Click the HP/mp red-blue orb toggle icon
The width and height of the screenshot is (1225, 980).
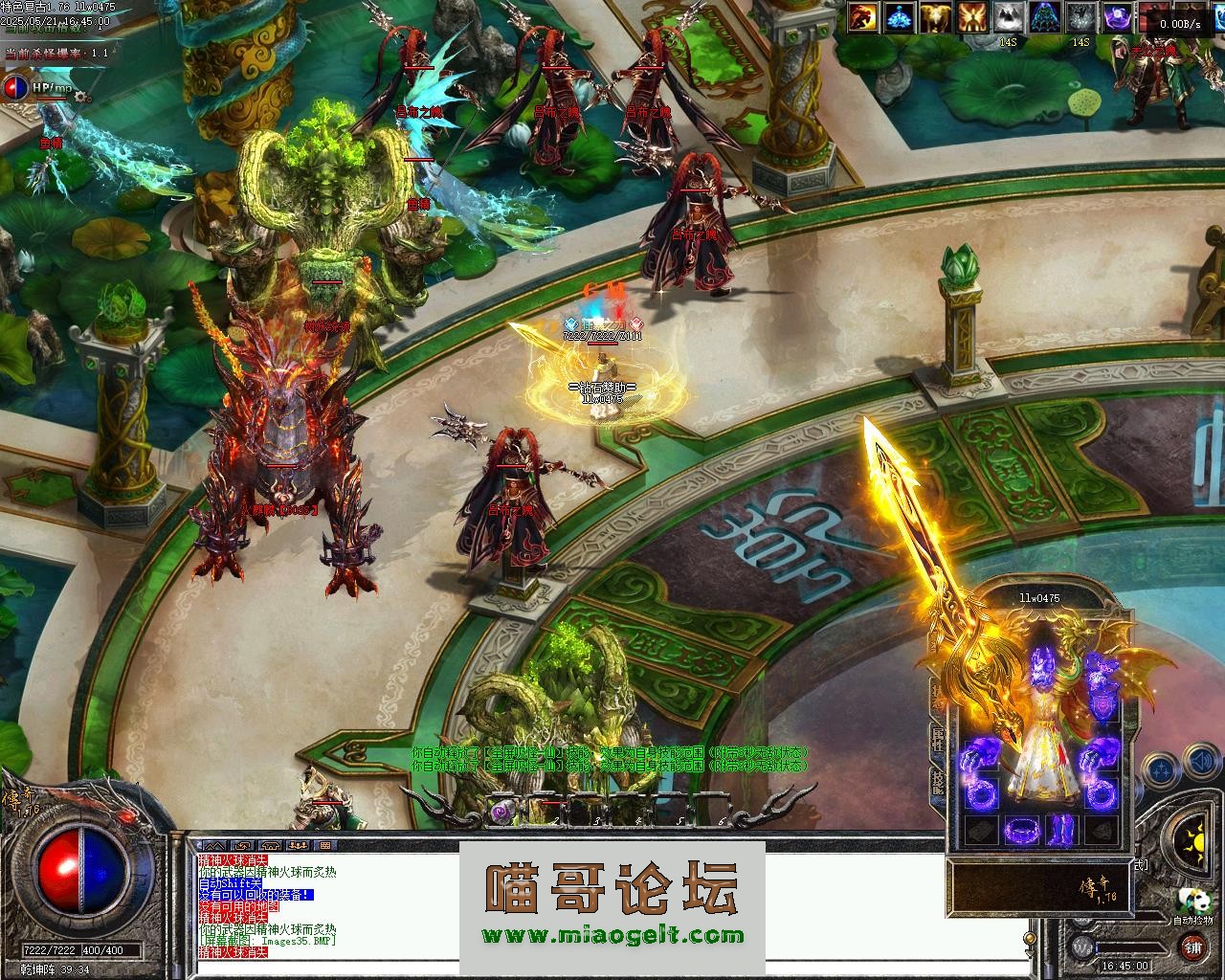coord(16,88)
